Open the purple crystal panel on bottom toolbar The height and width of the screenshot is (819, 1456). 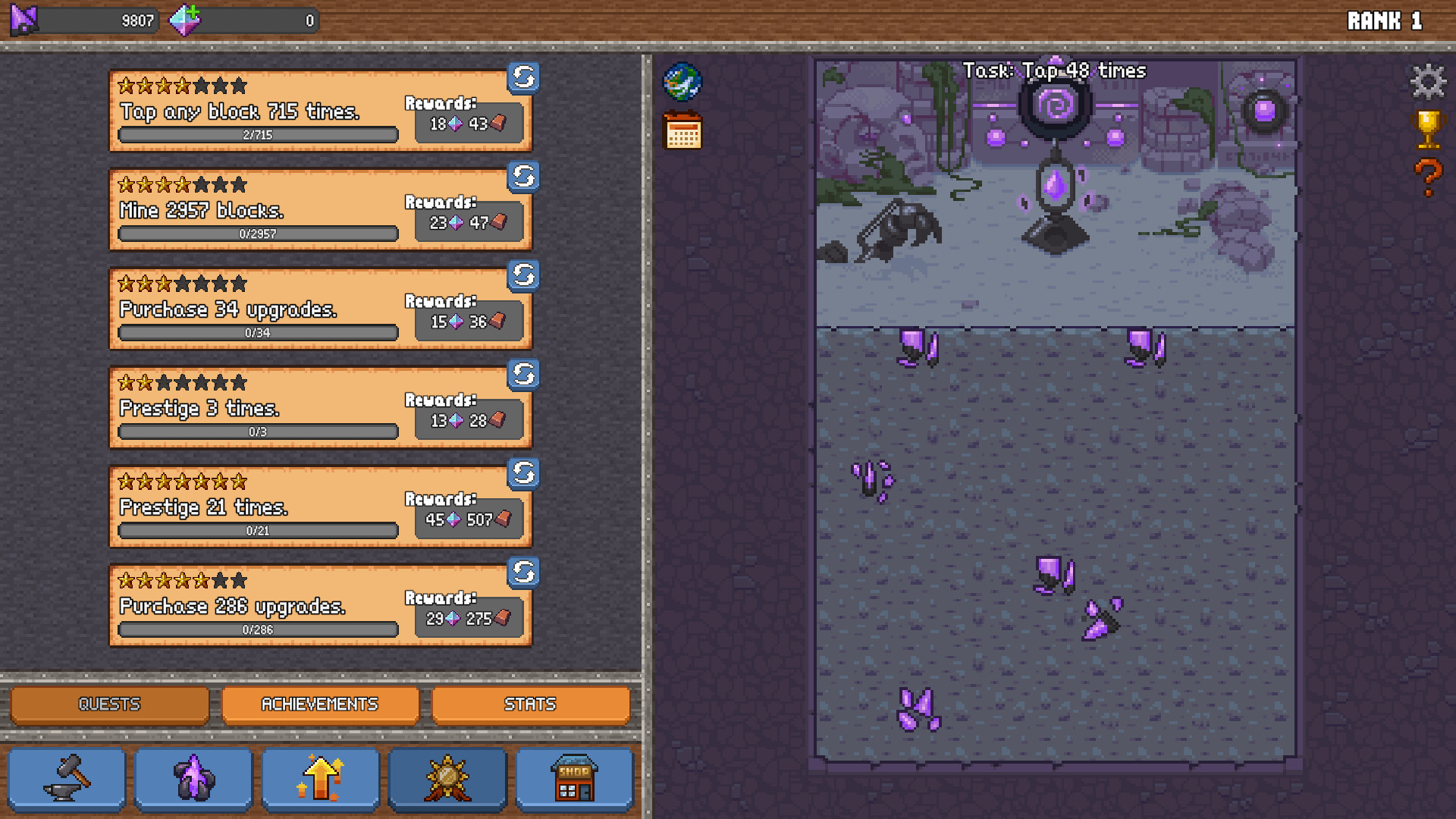(x=193, y=778)
